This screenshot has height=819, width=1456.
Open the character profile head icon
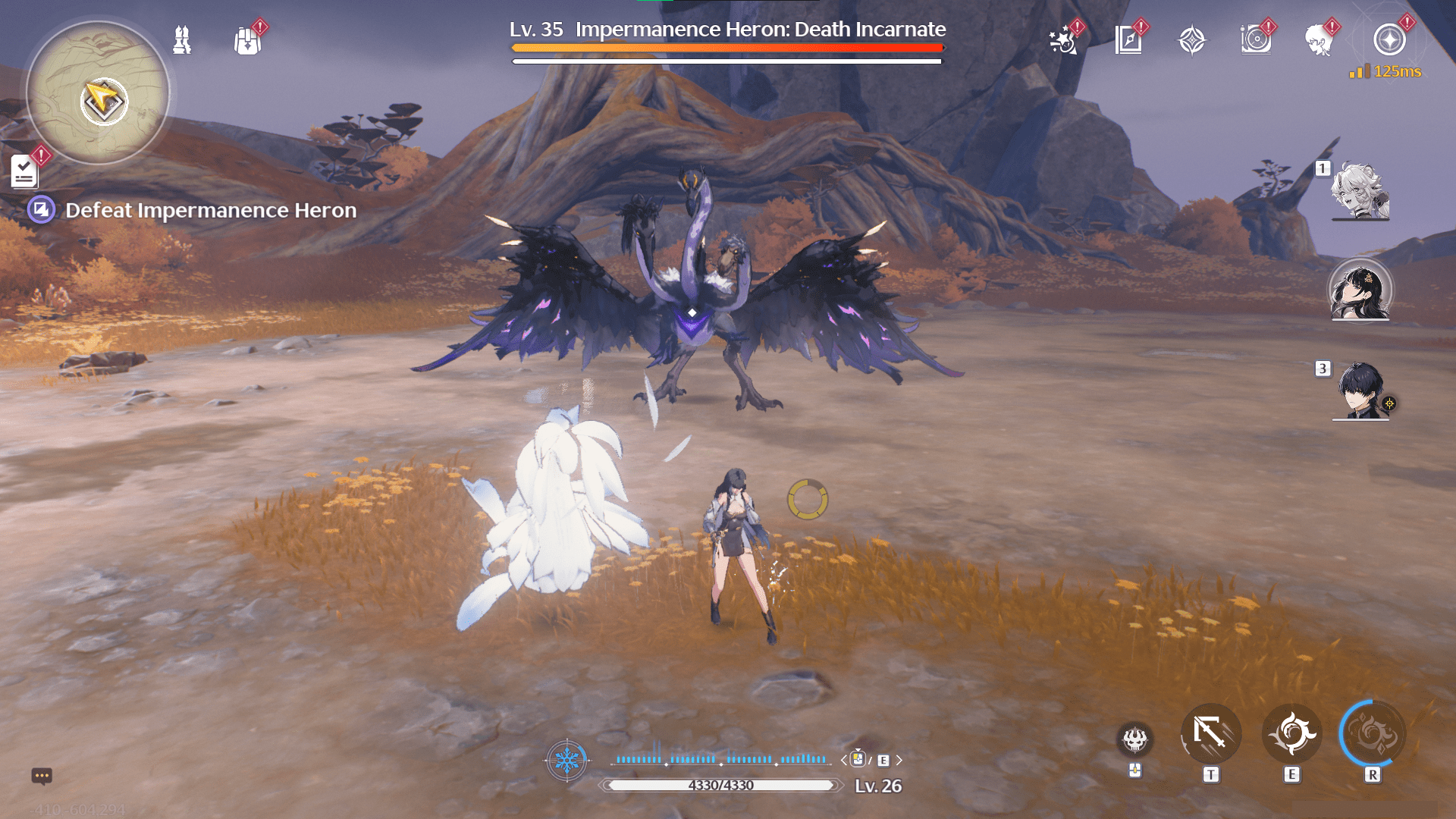[x=1319, y=40]
